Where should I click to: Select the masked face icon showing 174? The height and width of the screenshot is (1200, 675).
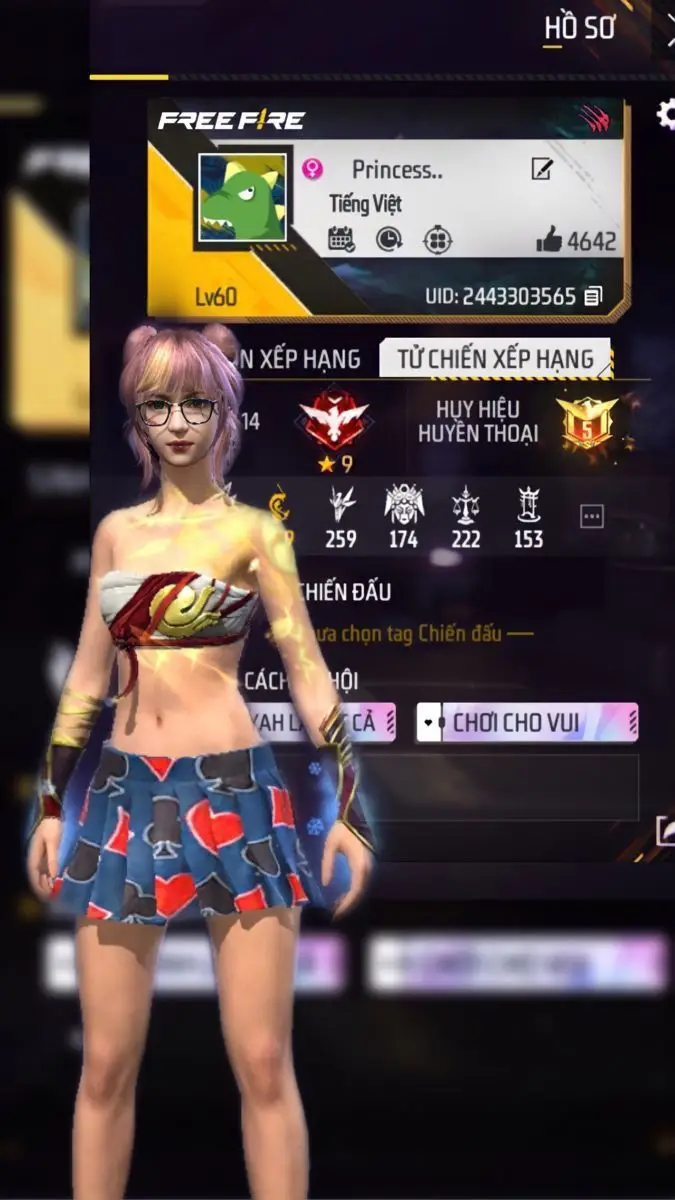403,505
